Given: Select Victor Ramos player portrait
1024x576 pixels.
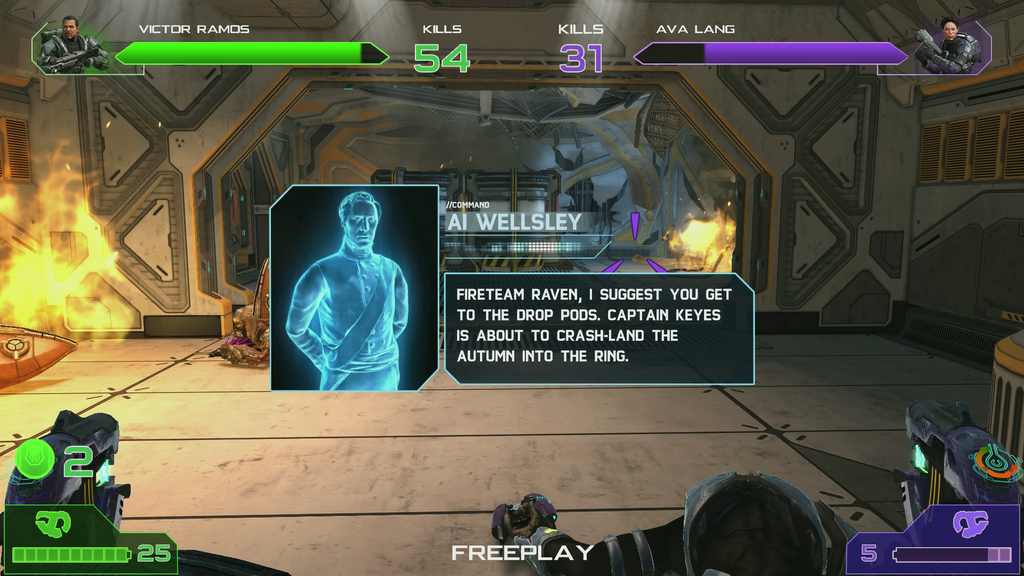Looking at the screenshot, I should [72, 48].
